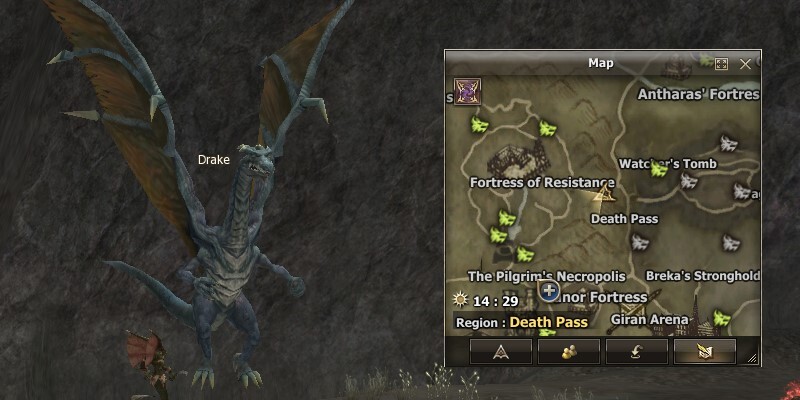This screenshot has height=400, width=800.
Task: Expand the map to full size
Action: [721, 64]
